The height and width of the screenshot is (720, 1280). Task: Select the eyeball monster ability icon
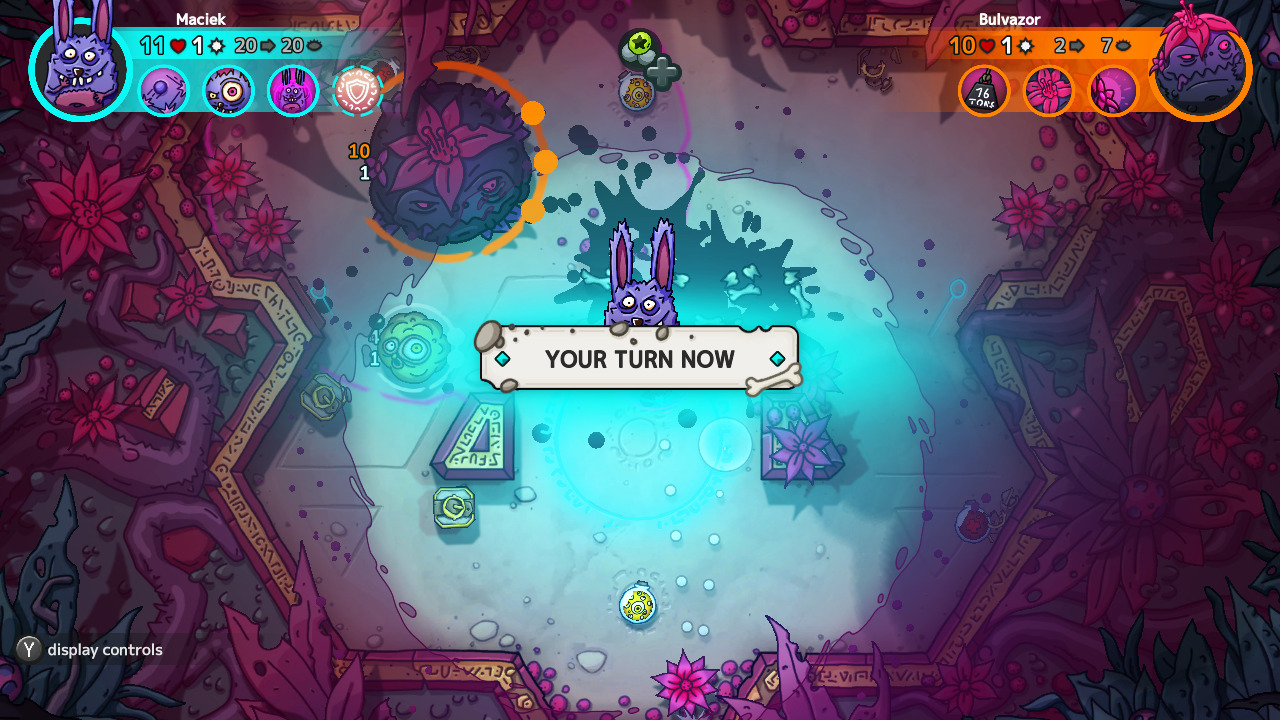[x=227, y=90]
